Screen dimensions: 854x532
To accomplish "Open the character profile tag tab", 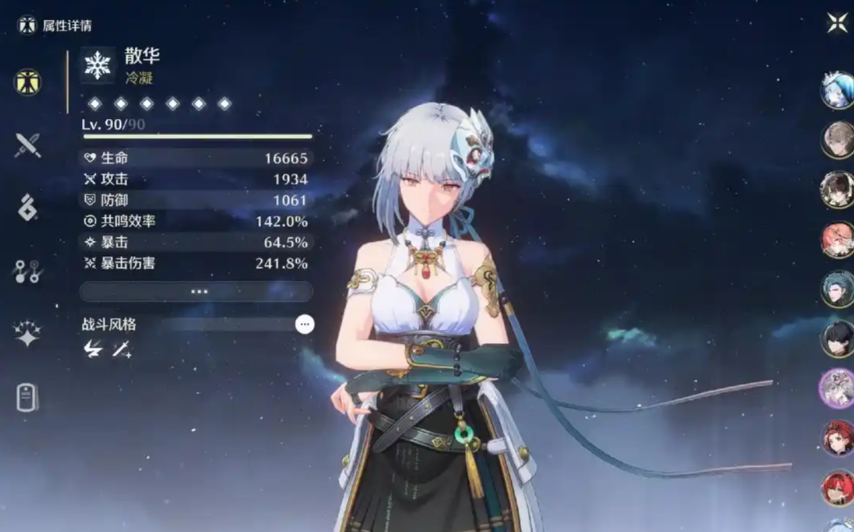I will pyautogui.click(x=28, y=397).
